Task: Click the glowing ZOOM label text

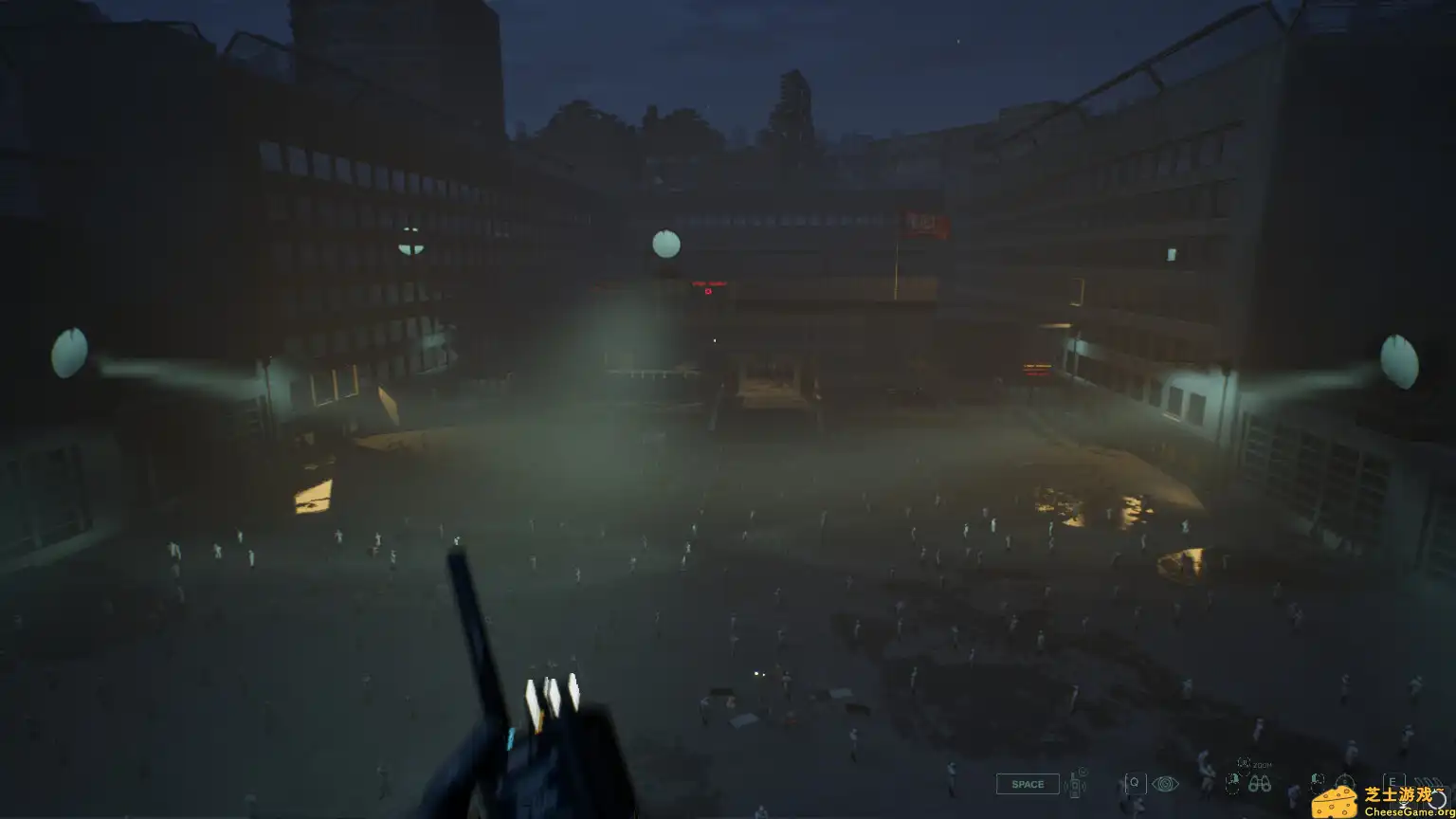Action: tap(1263, 765)
